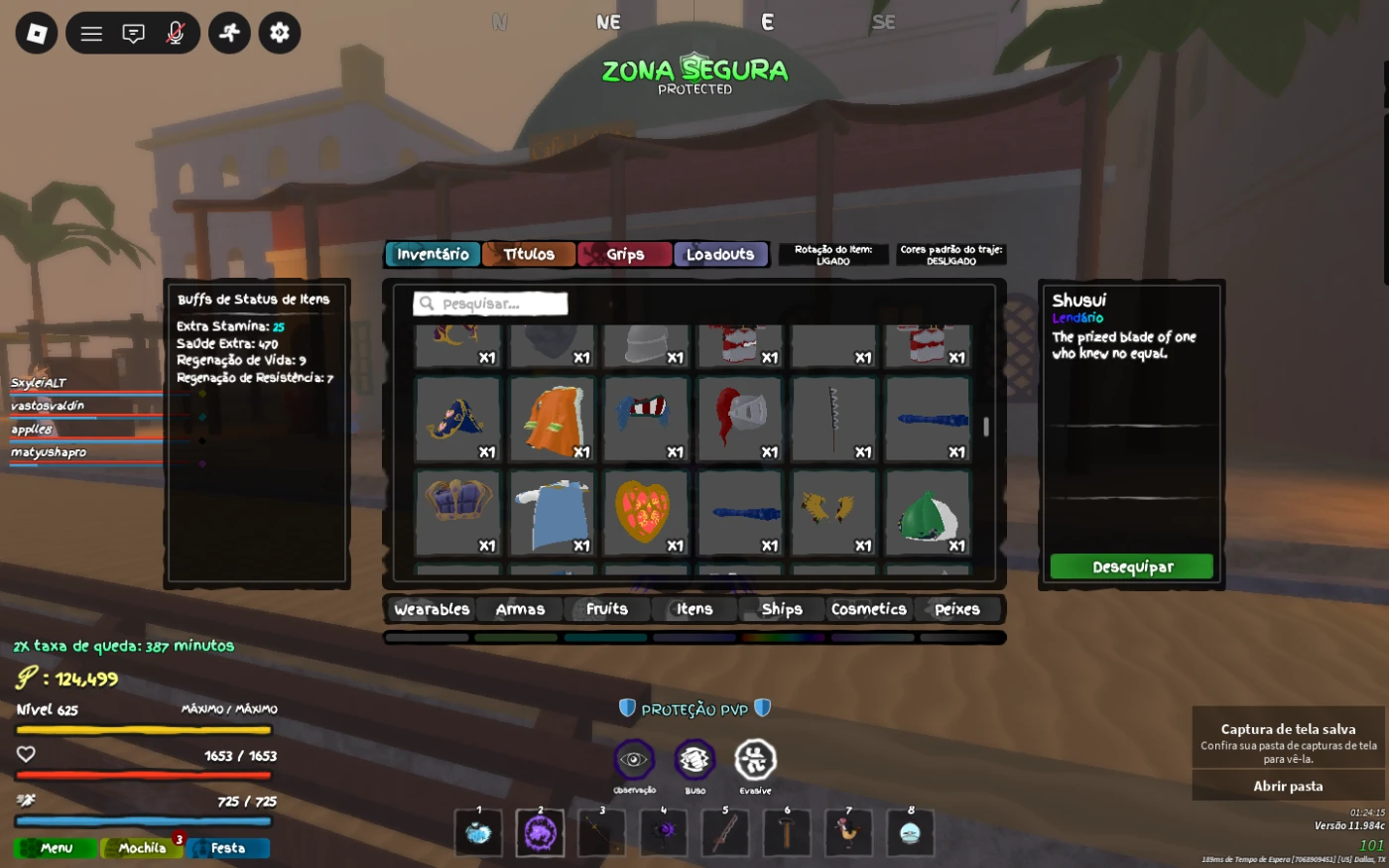This screenshot has height=868, width=1389.
Task: Select the orange cape item
Action: (552, 420)
